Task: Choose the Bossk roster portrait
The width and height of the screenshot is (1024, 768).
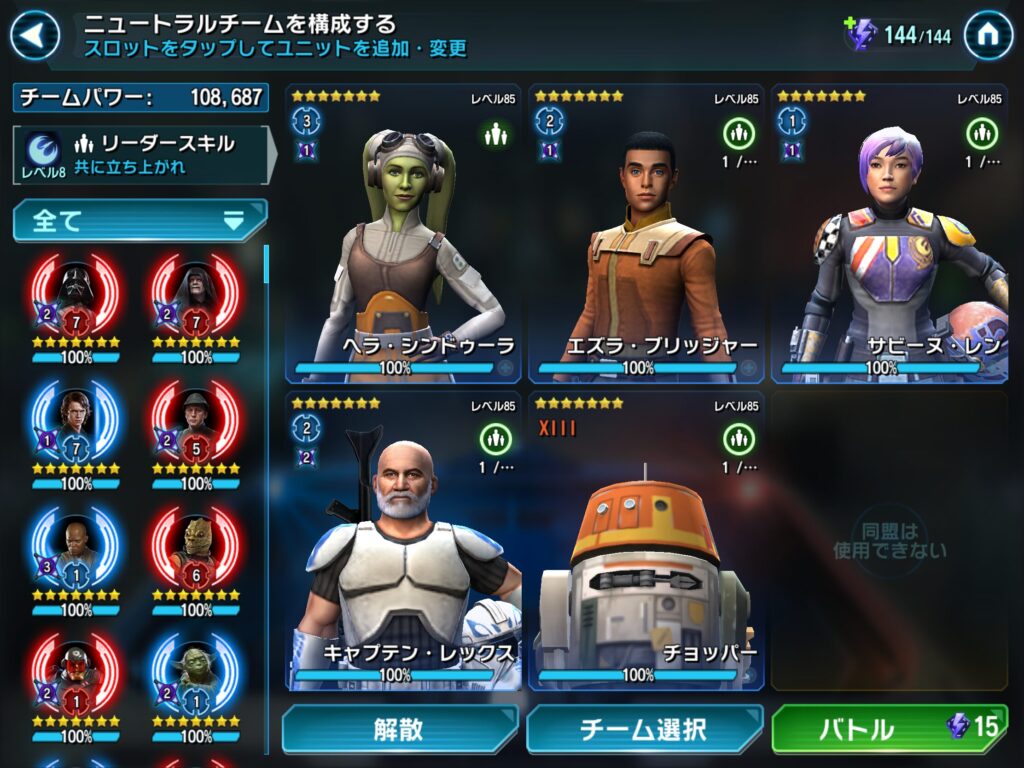Action: pyautogui.click(x=196, y=549)
